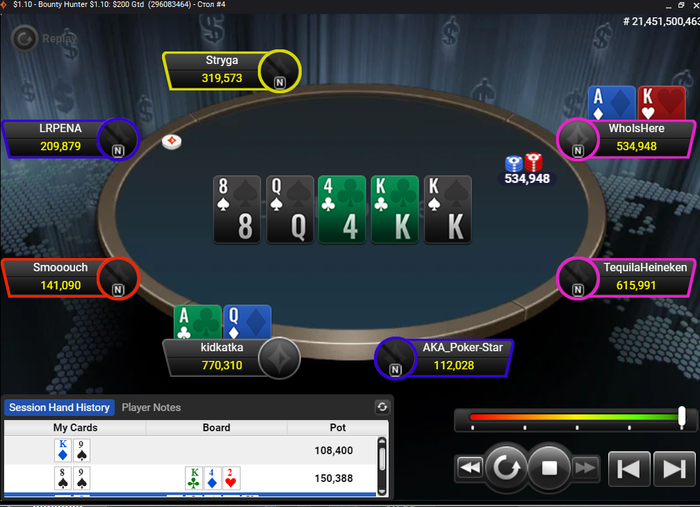Click the replay speed slider handle
The image size is (700, 507).
coord(682,417)
